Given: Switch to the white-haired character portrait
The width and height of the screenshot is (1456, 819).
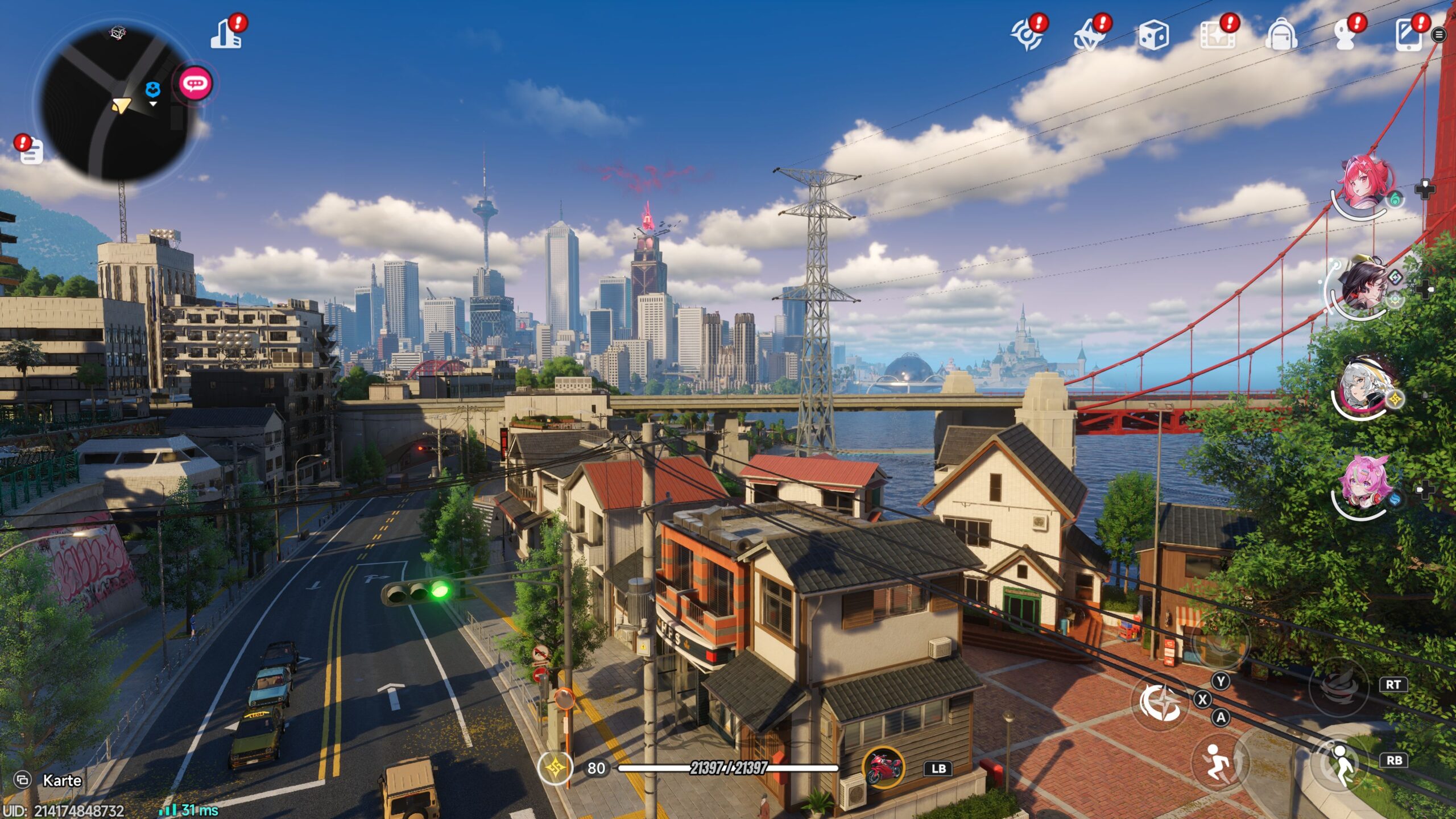Looking at the screenshot, I should pos(1363,386).
